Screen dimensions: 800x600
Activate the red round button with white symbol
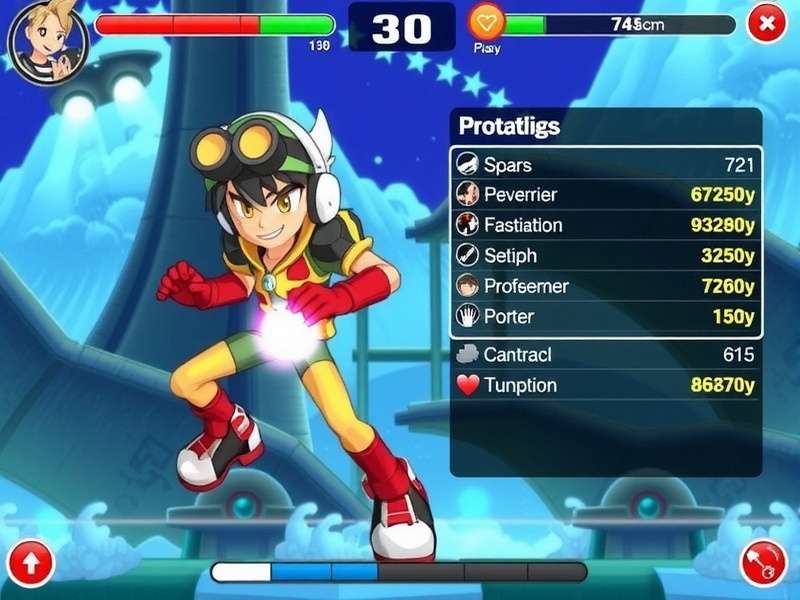764,563
